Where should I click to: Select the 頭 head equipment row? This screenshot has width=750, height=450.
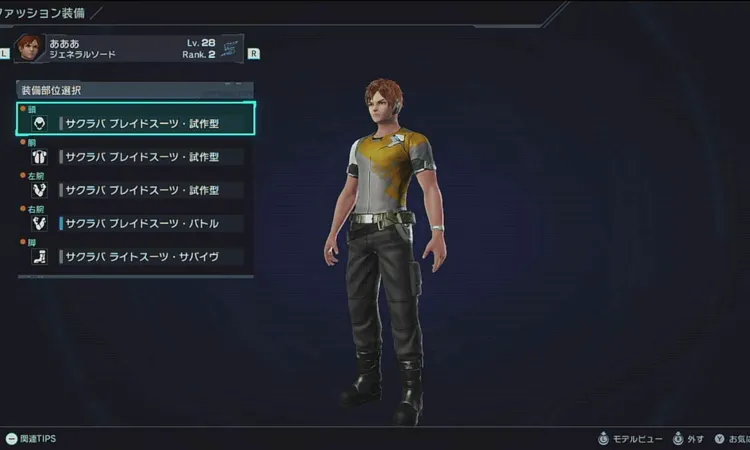click(x=136, y=123)
